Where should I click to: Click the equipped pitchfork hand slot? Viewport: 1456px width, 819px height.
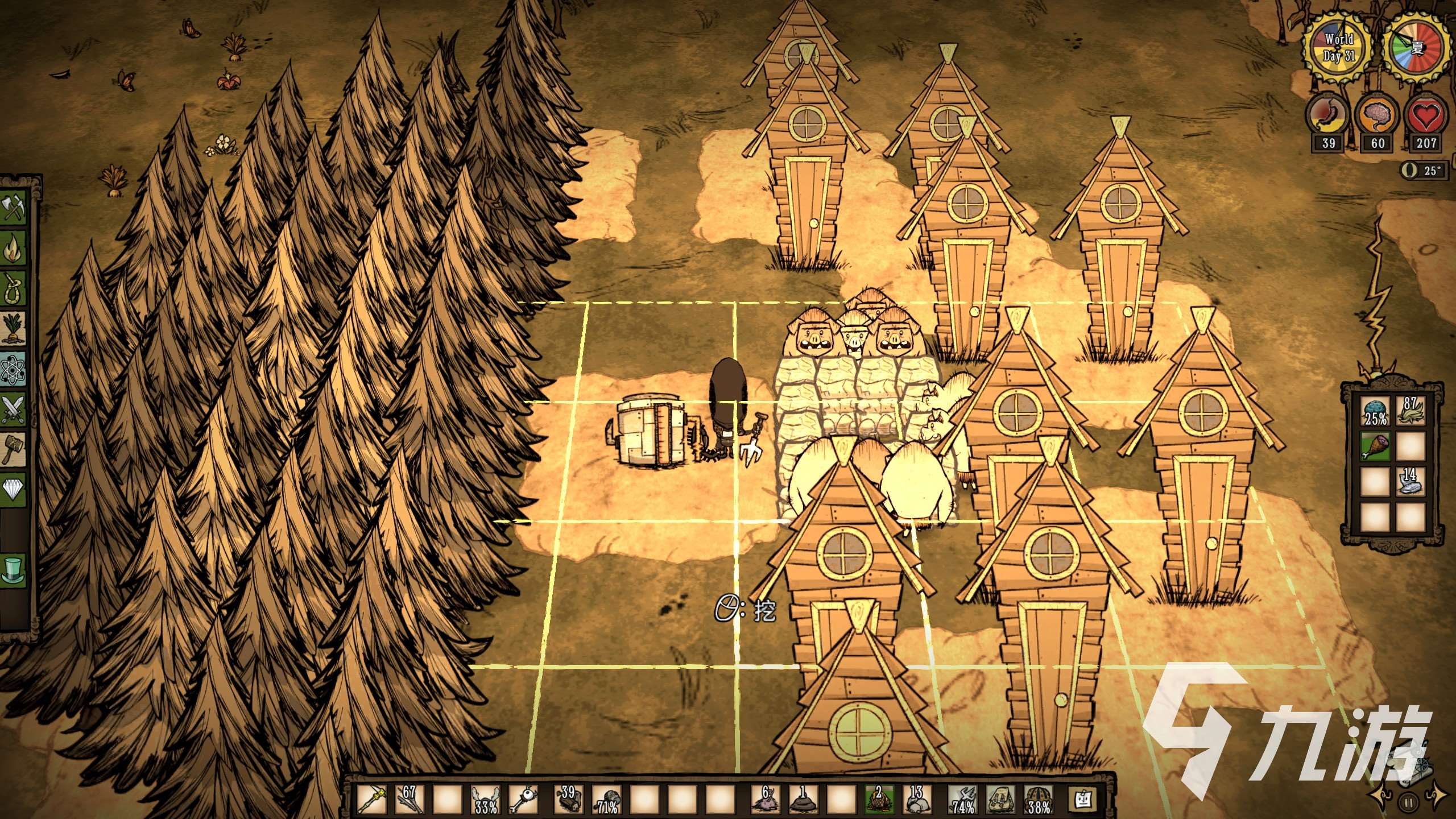pos(963,799)
